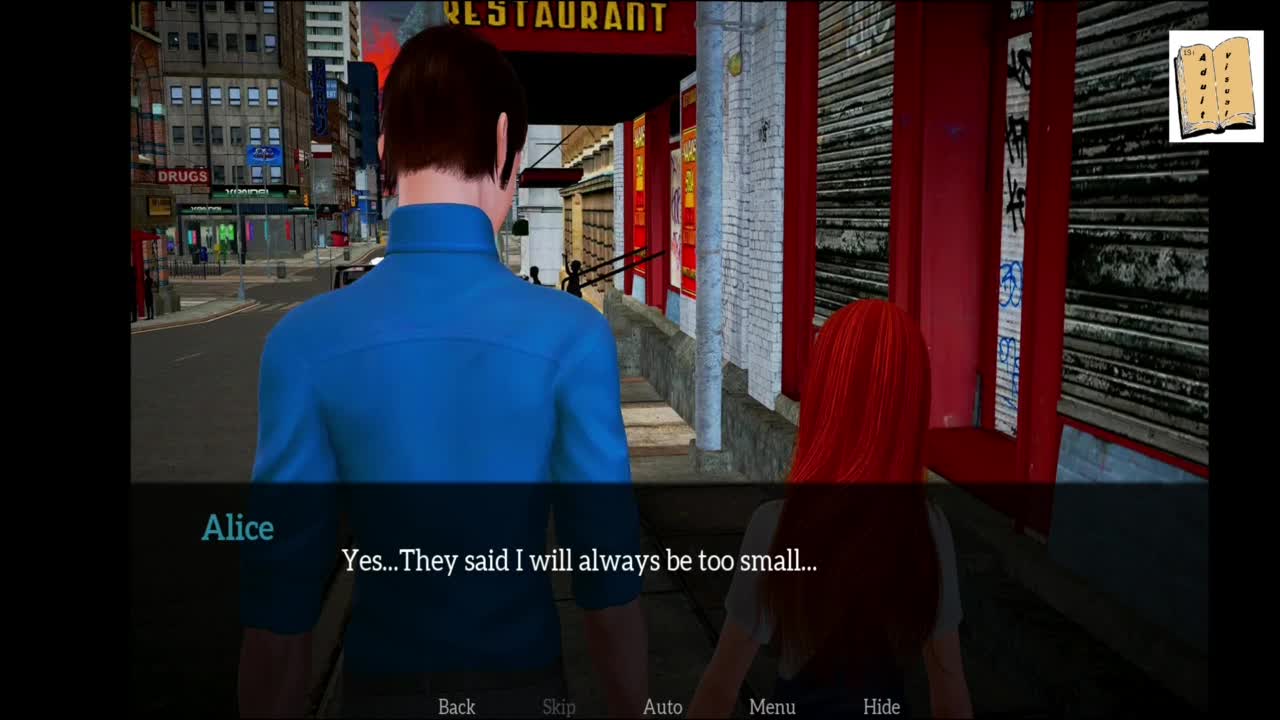Hide the dialogue text box

[881, 707]
